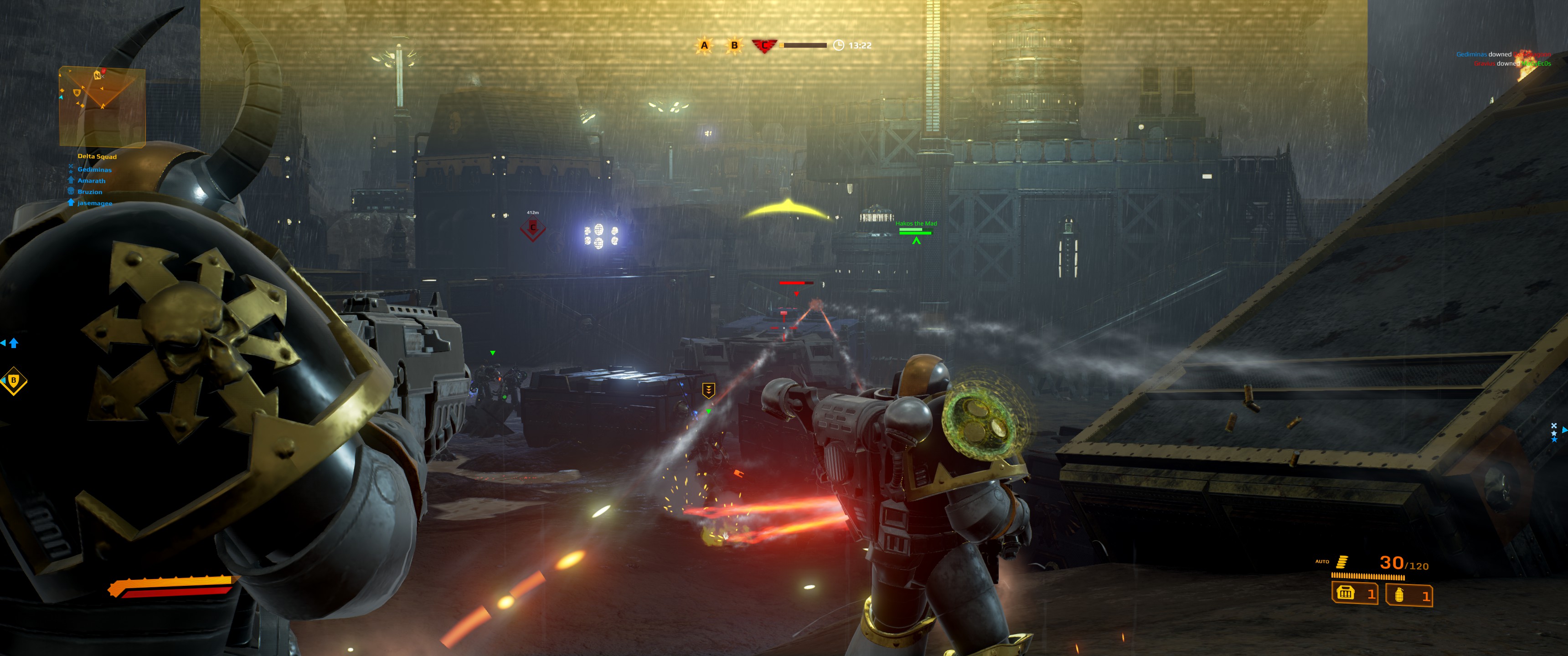
Task: Open the minimap in the corner
Action: 102,107
